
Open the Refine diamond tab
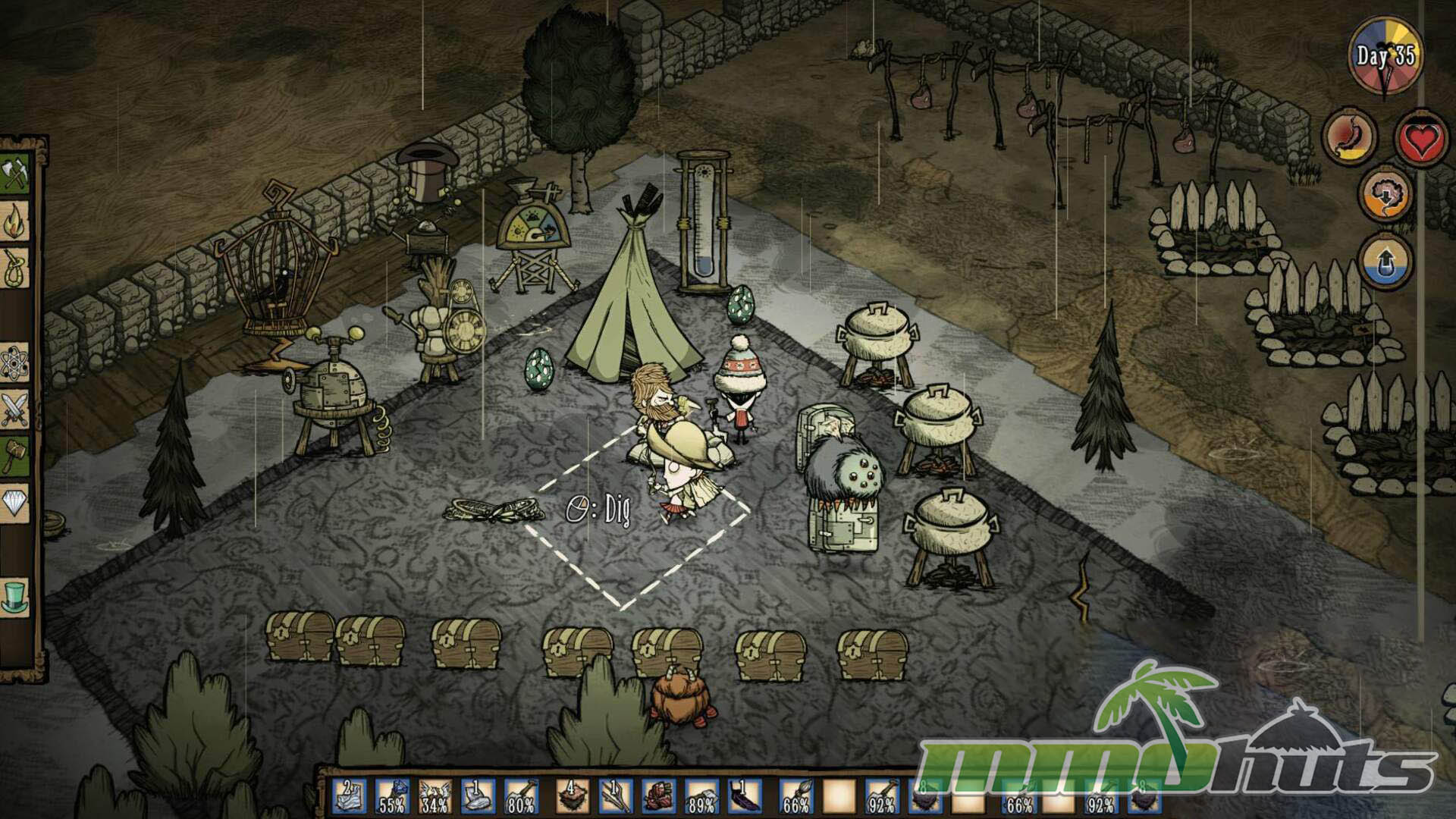pos(14,502)
